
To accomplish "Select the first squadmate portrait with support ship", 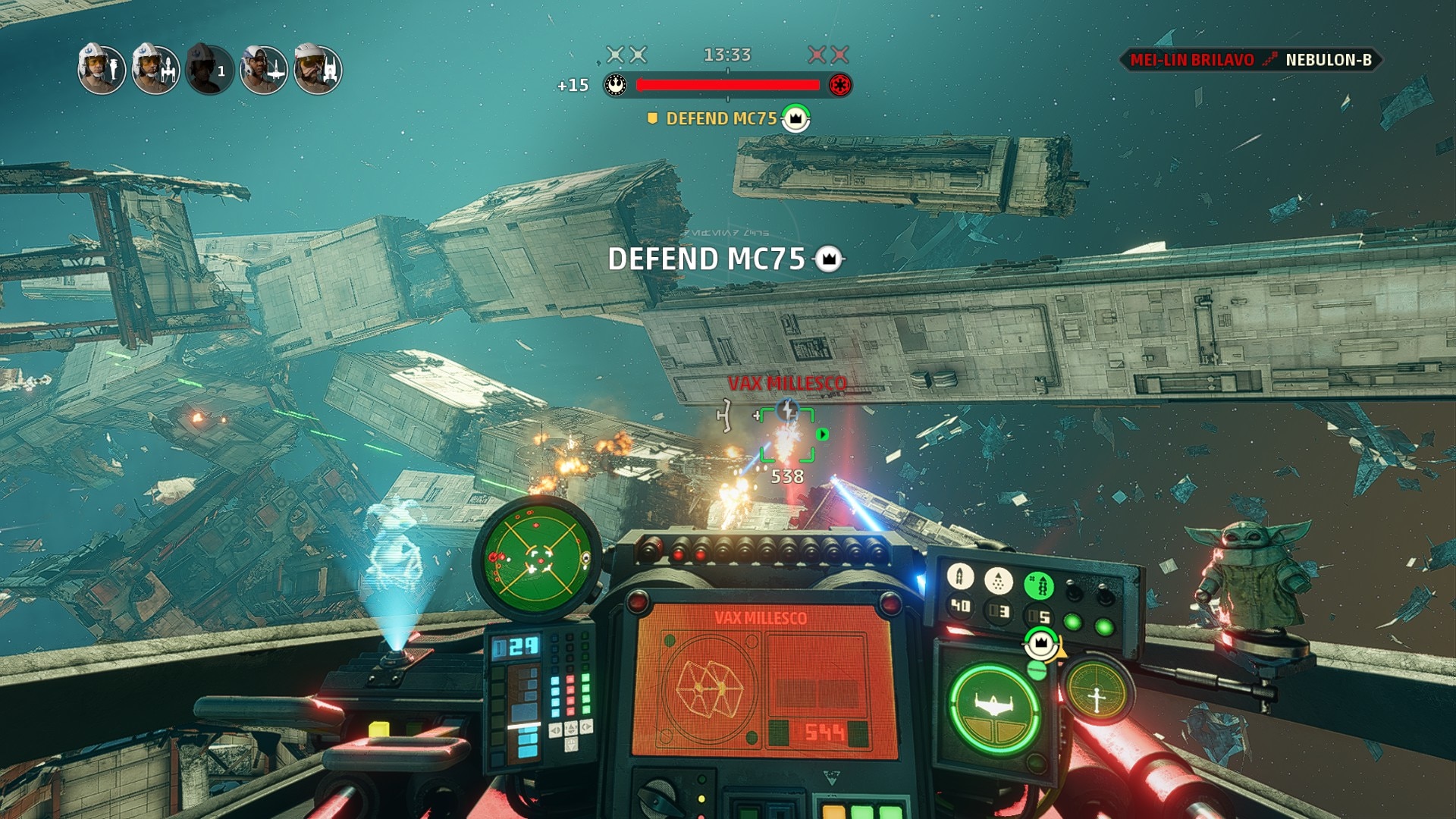I will pyautogui.click(x=102, y=69).
